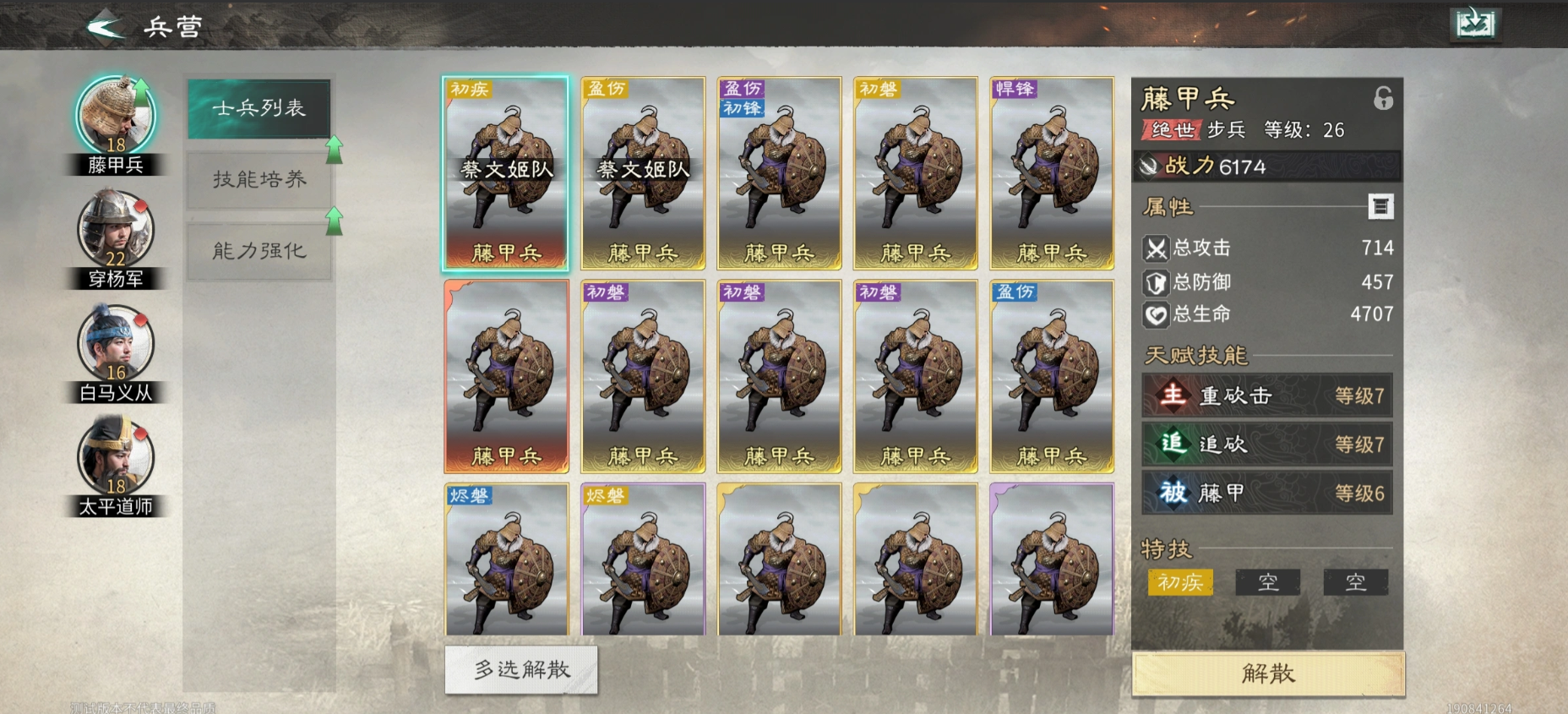This screenshot has width=1568, height=714.
Task: Click the 初疾 special skill slot
Action: [1180, 582]
